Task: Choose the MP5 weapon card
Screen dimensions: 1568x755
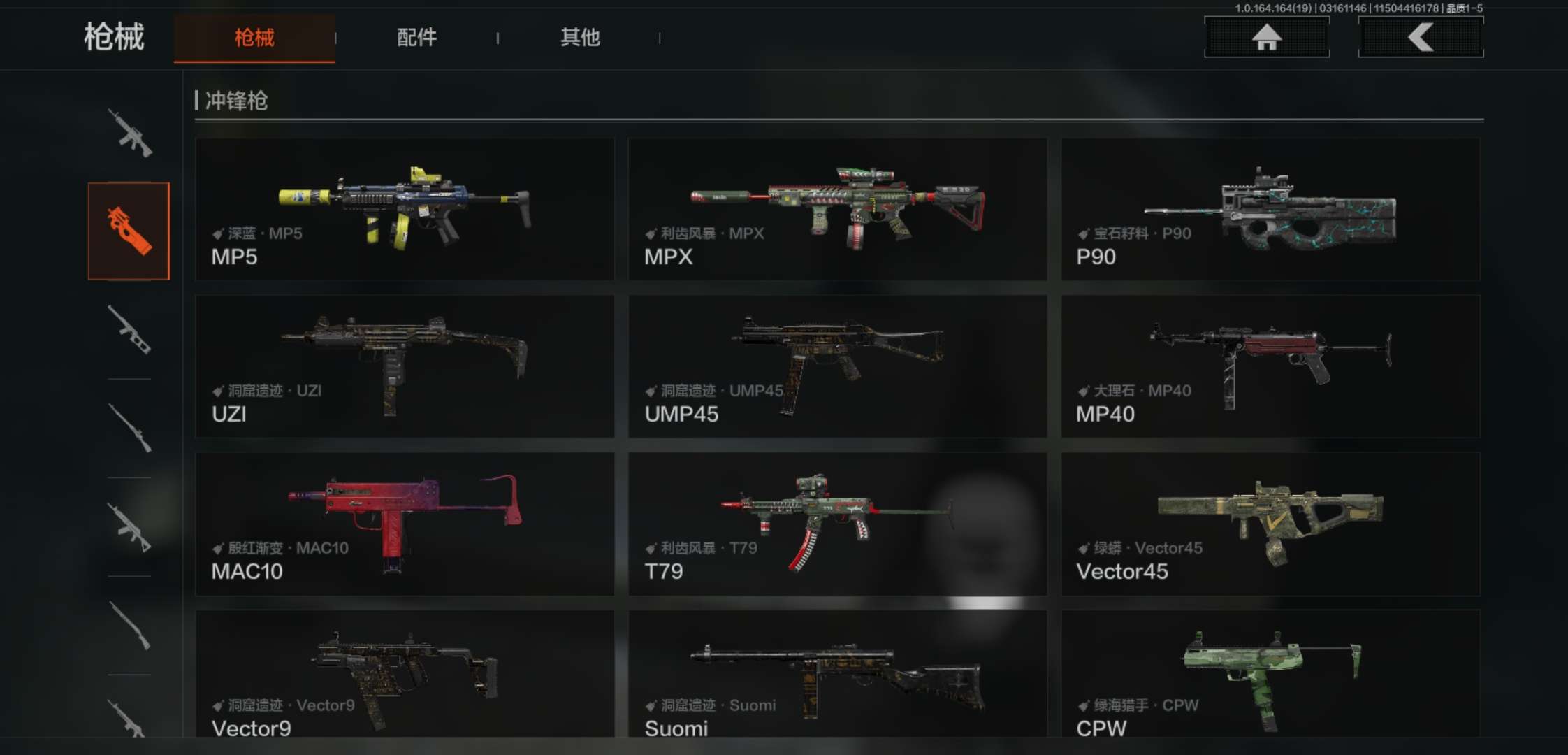Action: tap(405, 209)
